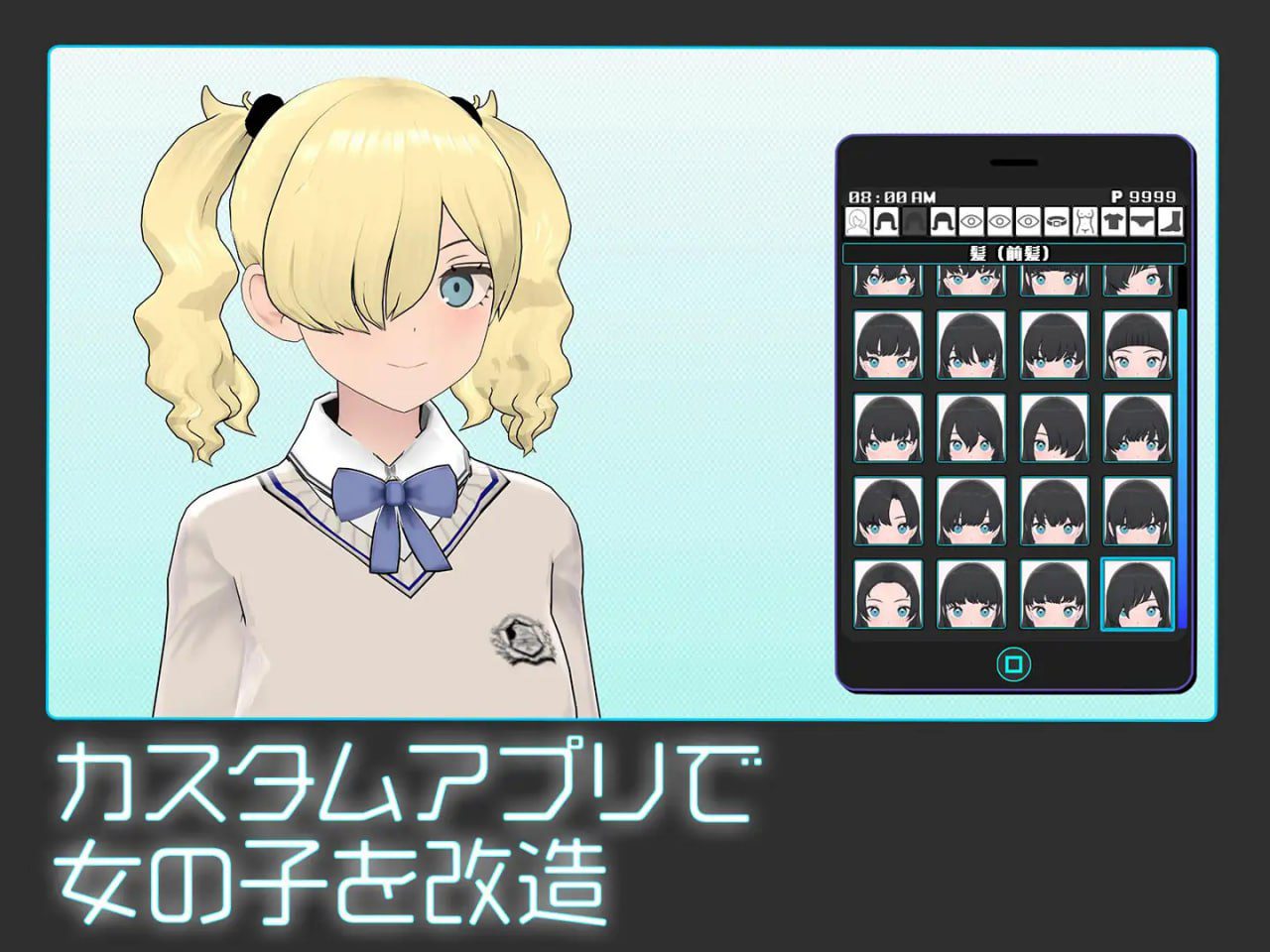
Task: Select the straight blunt bangs hairstyle thumbnail
Action: 1137,344
